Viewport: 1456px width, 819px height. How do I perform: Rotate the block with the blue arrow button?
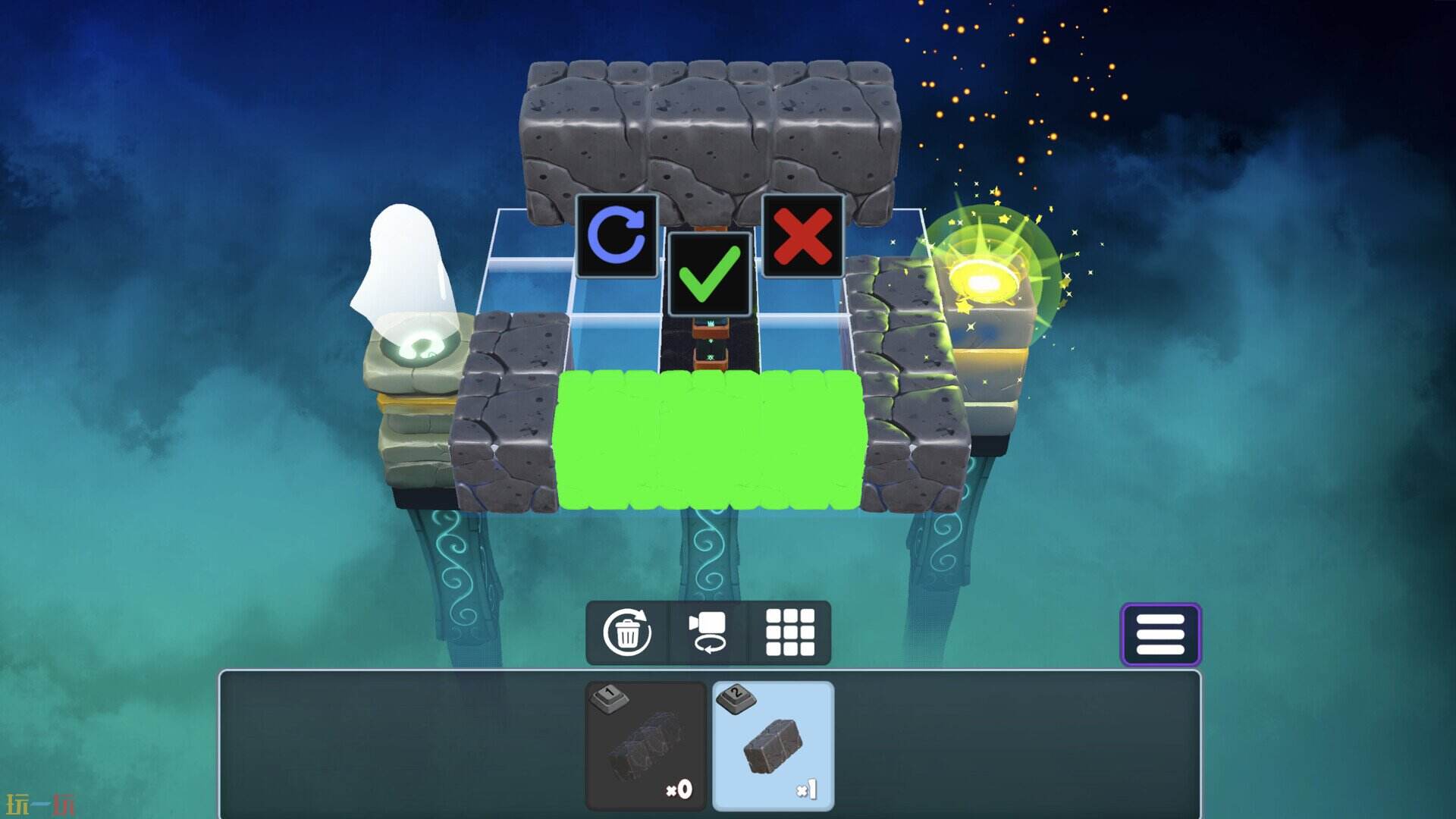click(617, 236)
